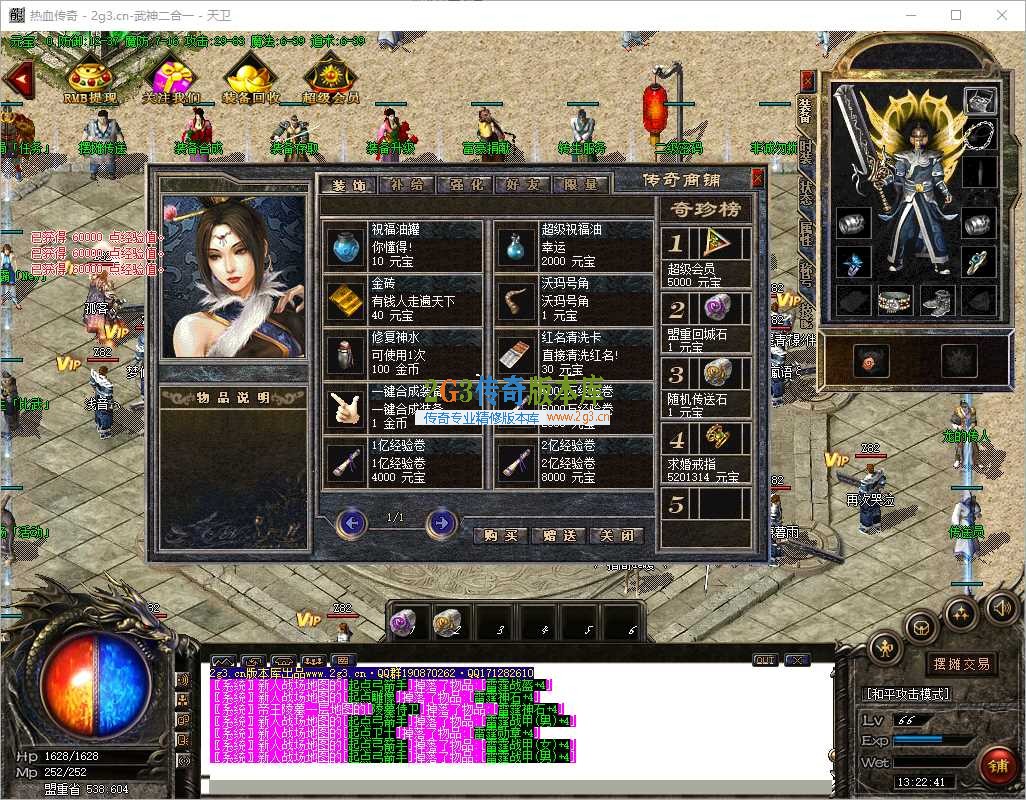Open the 摆摊交易 stall trade button

click(x=962, y=664)
